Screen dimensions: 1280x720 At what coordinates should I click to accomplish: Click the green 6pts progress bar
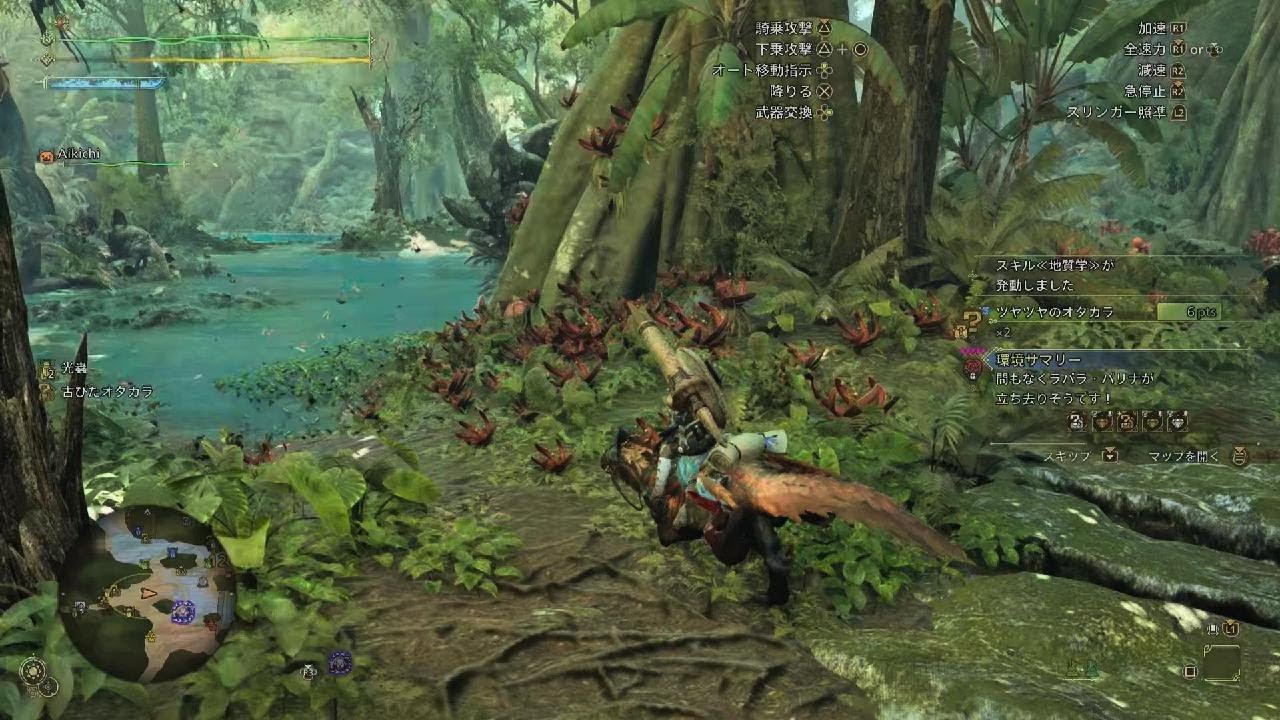[1188, 313]
